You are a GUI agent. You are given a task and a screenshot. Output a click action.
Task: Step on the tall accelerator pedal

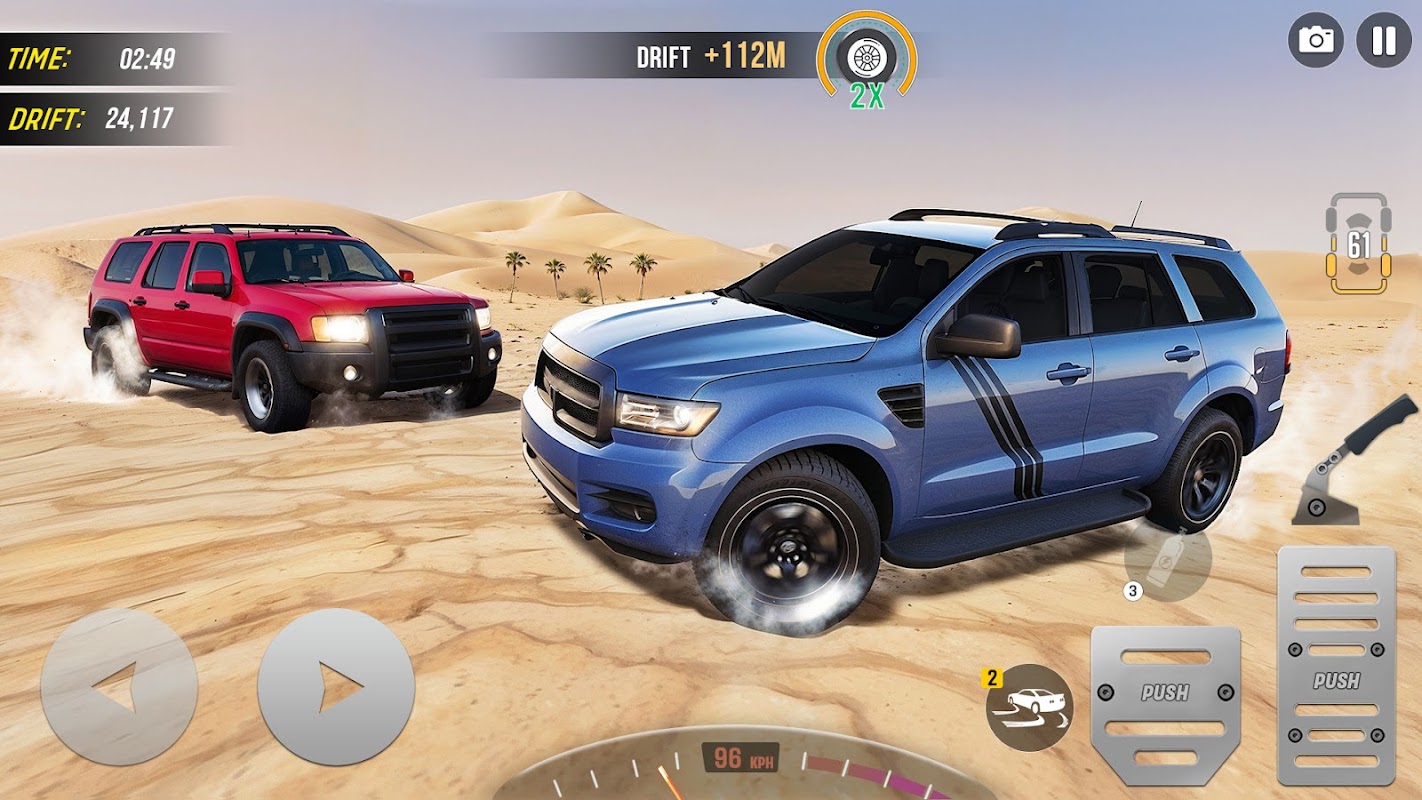tap(1336, 665)
